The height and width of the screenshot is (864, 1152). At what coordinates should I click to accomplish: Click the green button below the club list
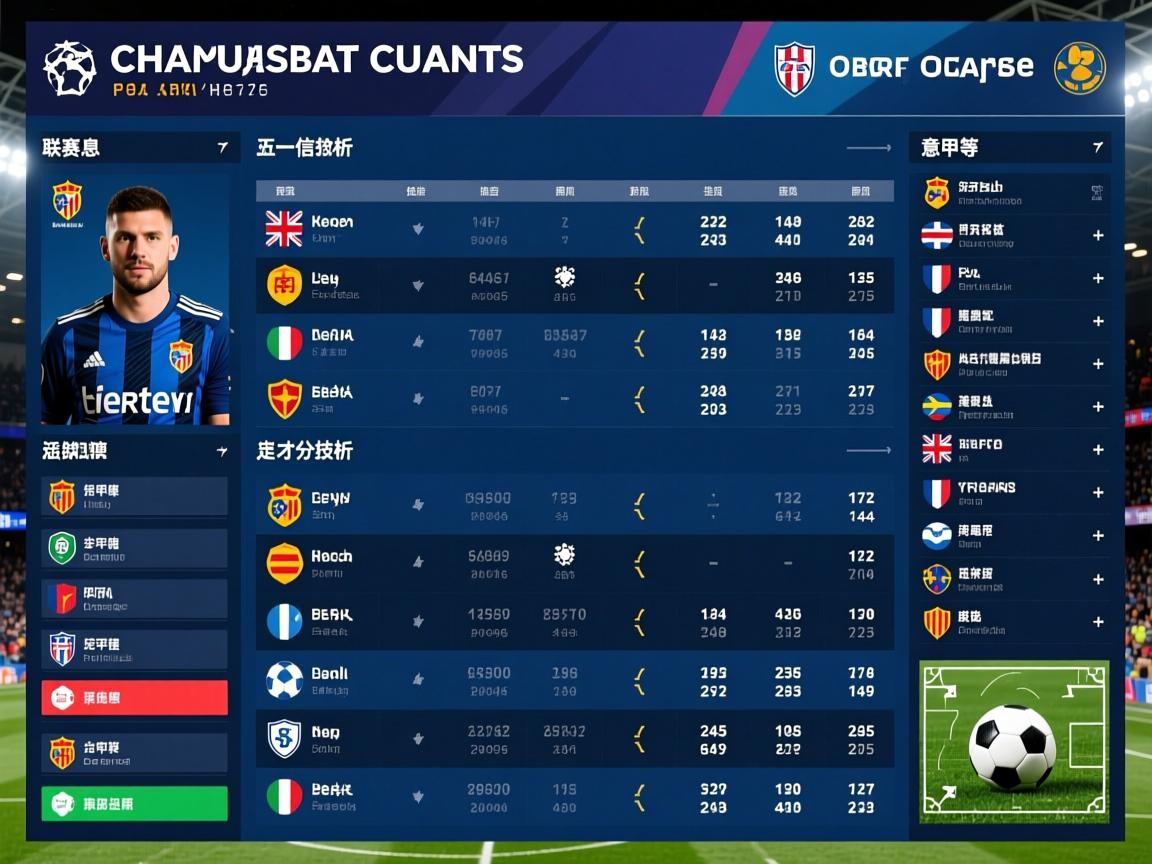134,803
